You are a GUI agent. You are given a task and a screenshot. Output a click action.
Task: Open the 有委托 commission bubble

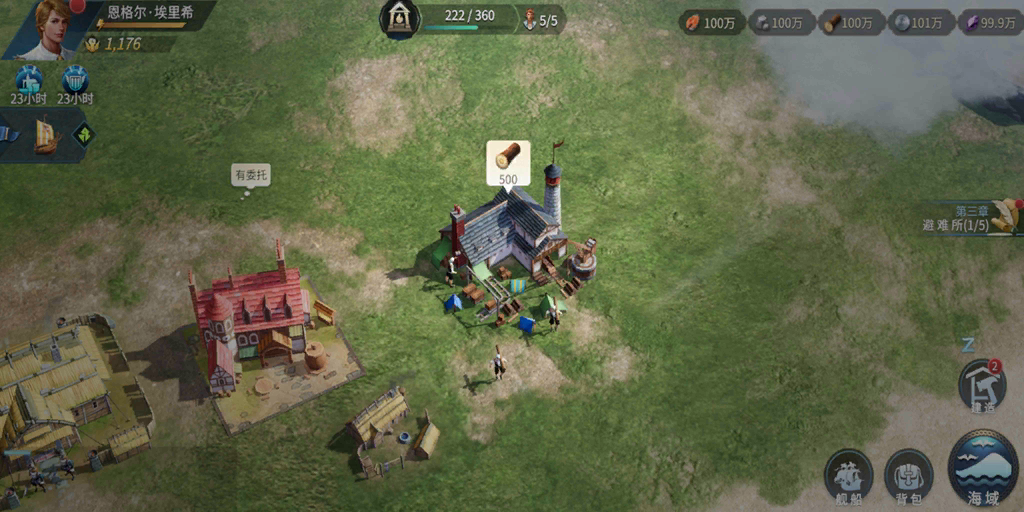pyautogui.click(x=251, y=176)
